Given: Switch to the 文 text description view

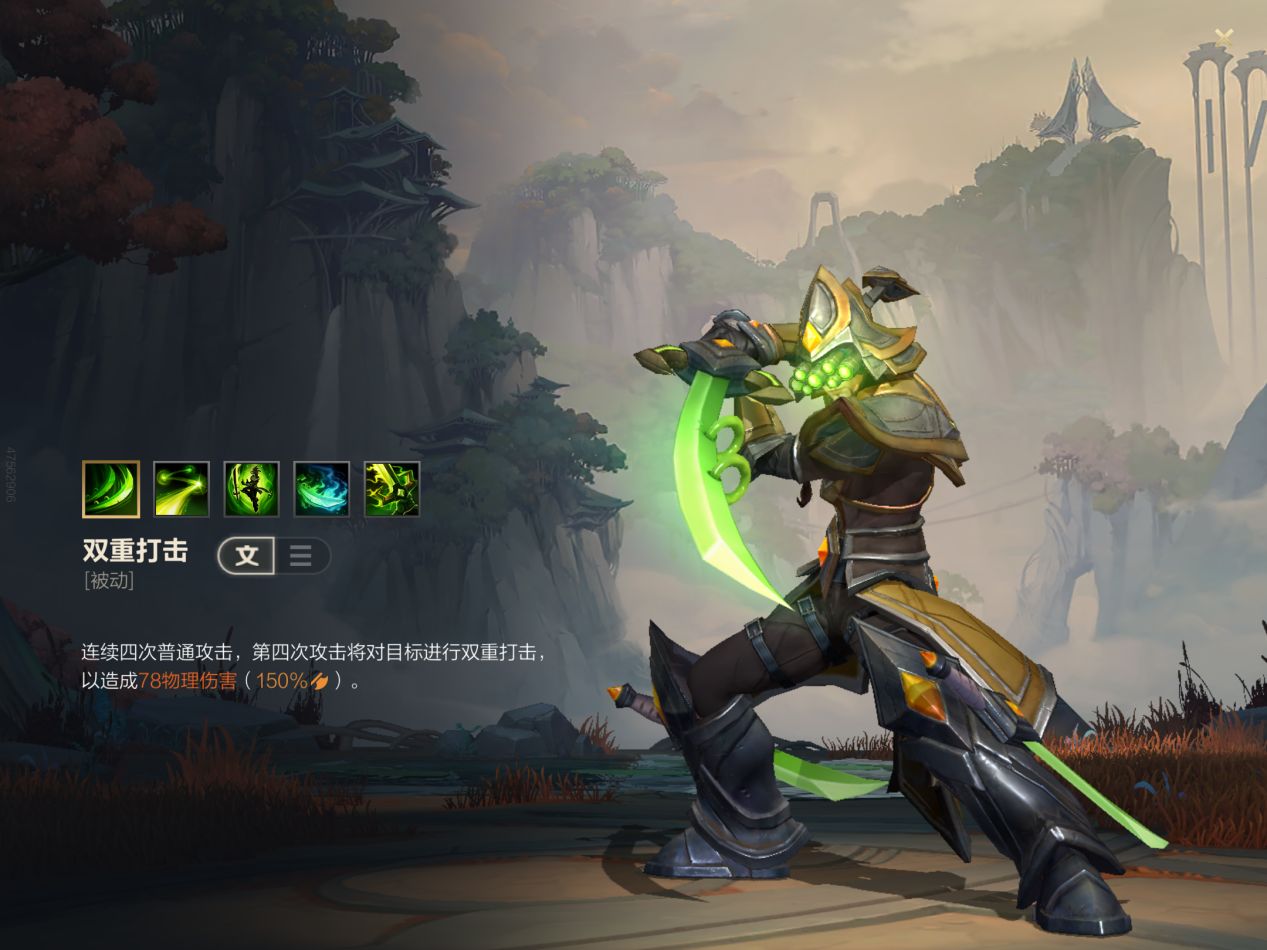Looking at the screenshot, I should [x=247, y=556].
